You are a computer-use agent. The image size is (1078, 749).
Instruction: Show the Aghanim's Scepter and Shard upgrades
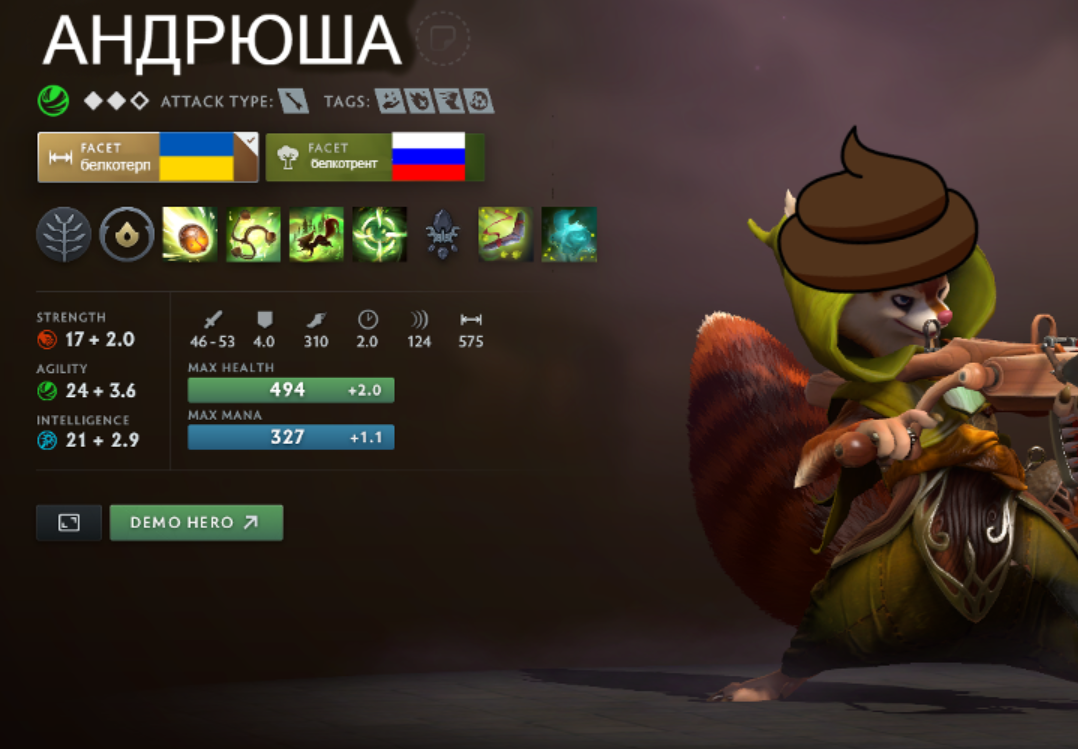(x=443, y=236)
